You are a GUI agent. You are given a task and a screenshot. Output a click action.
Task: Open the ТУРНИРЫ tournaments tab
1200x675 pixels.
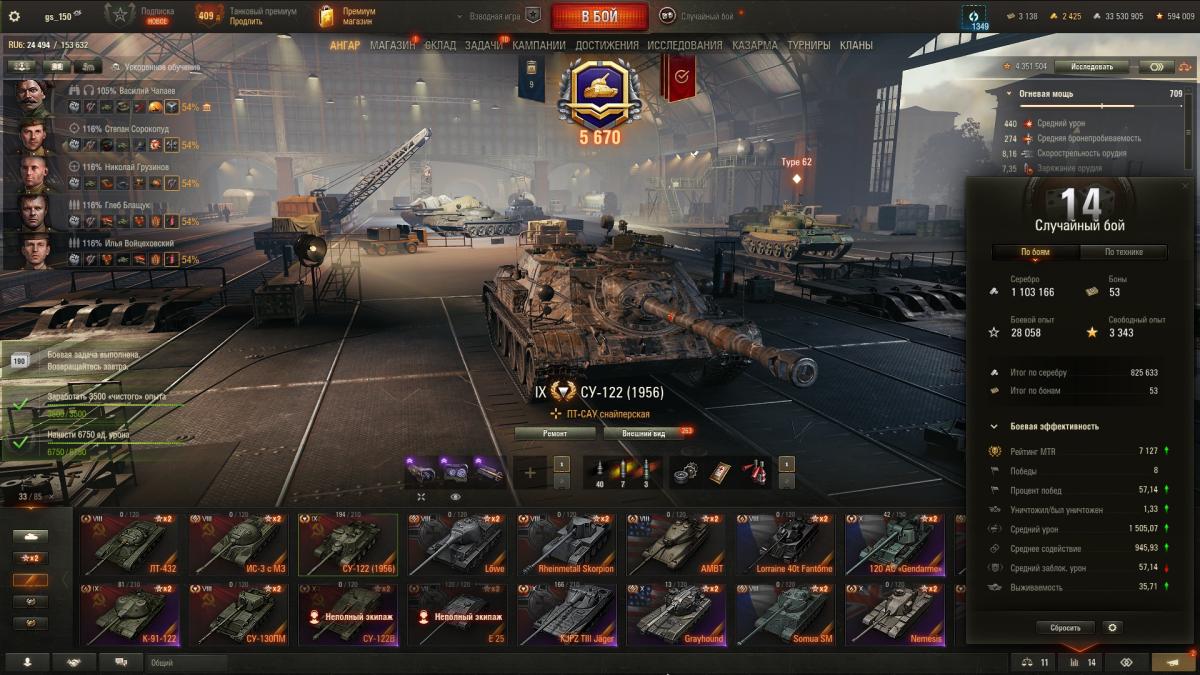808,45
